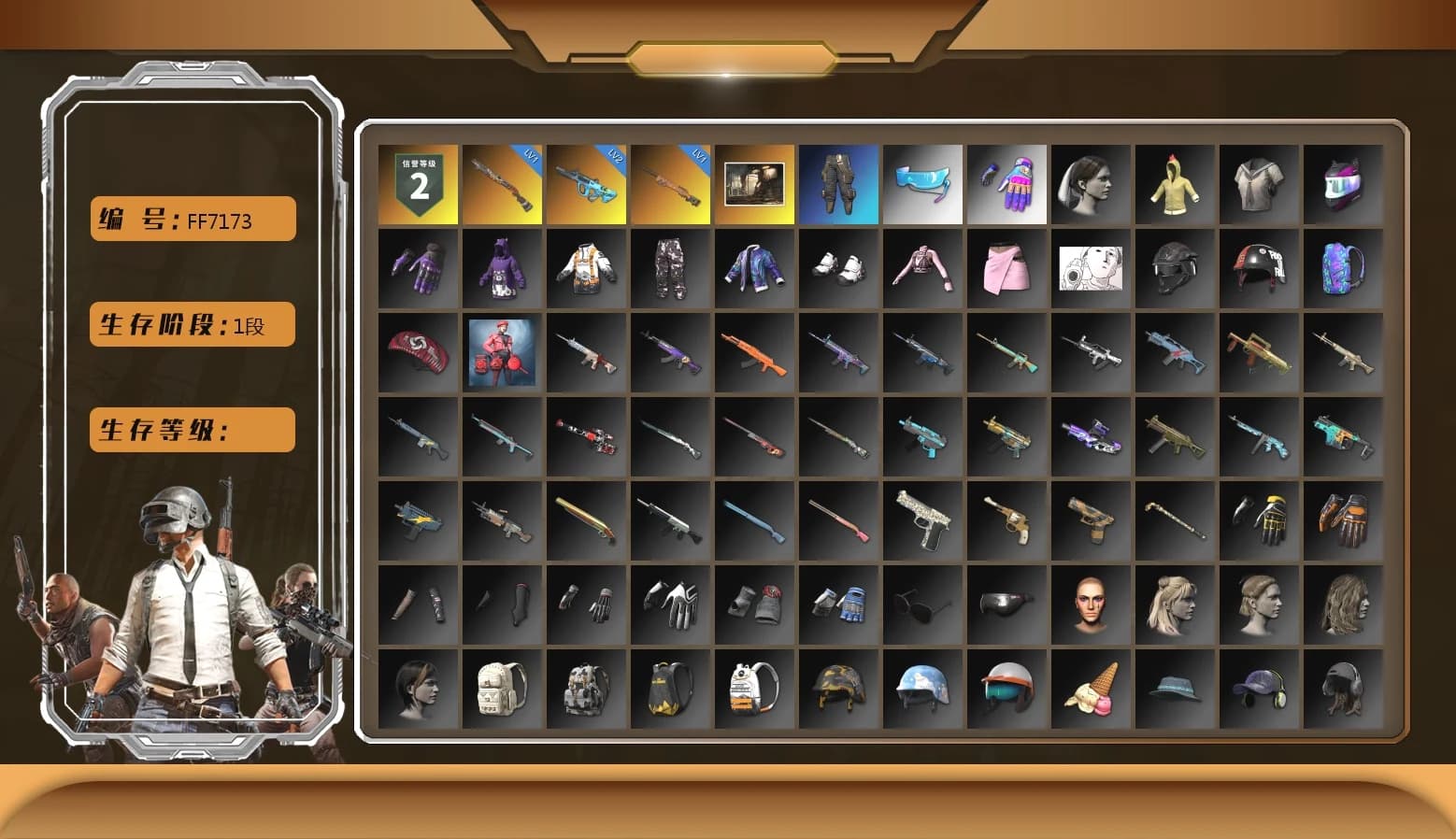This screenshot has height=839, width=1456.
Task: Select the purple cat hoodie
Action: coord(502,269)
